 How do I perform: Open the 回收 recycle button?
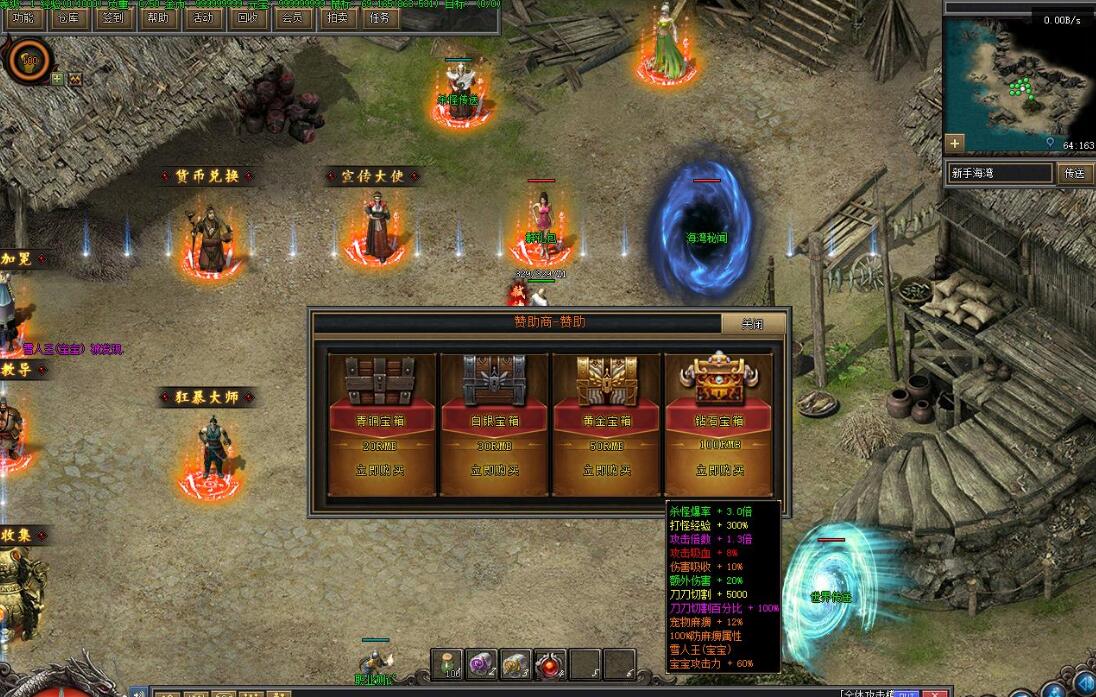(x=247, y=17)
